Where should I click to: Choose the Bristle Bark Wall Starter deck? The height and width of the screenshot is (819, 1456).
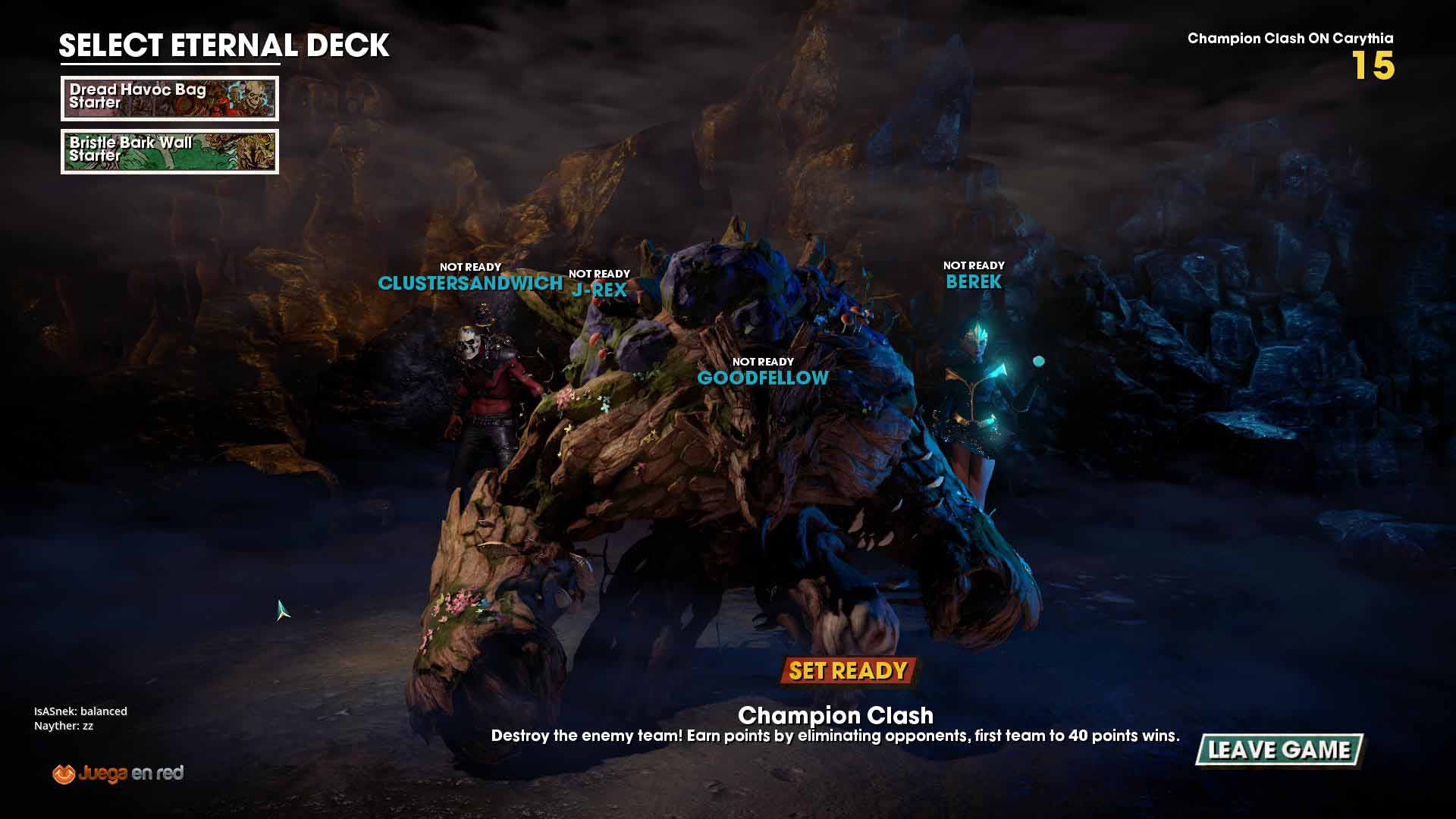tap(170, 152)
